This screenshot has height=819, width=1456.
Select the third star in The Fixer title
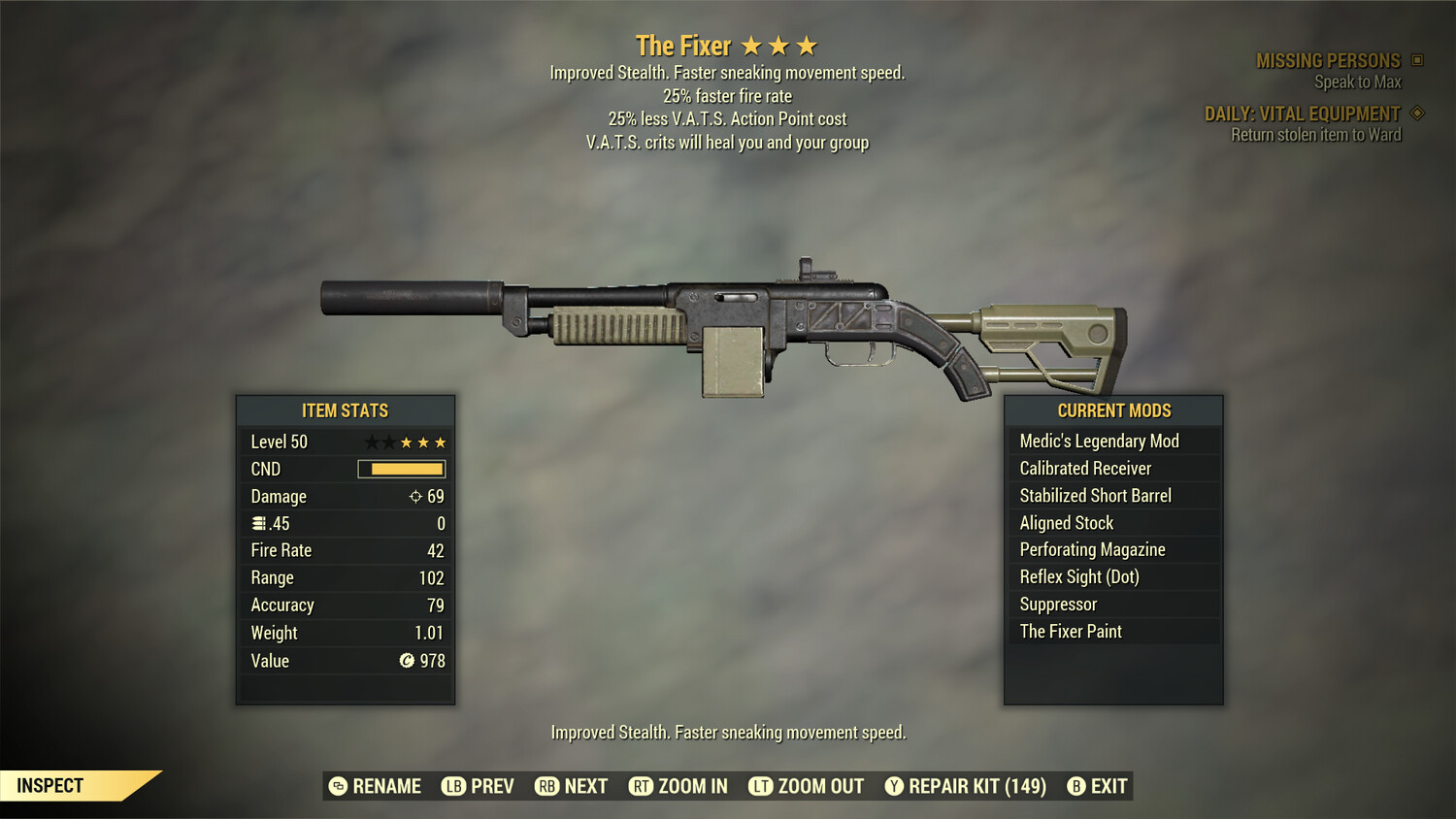click(809, 45)
